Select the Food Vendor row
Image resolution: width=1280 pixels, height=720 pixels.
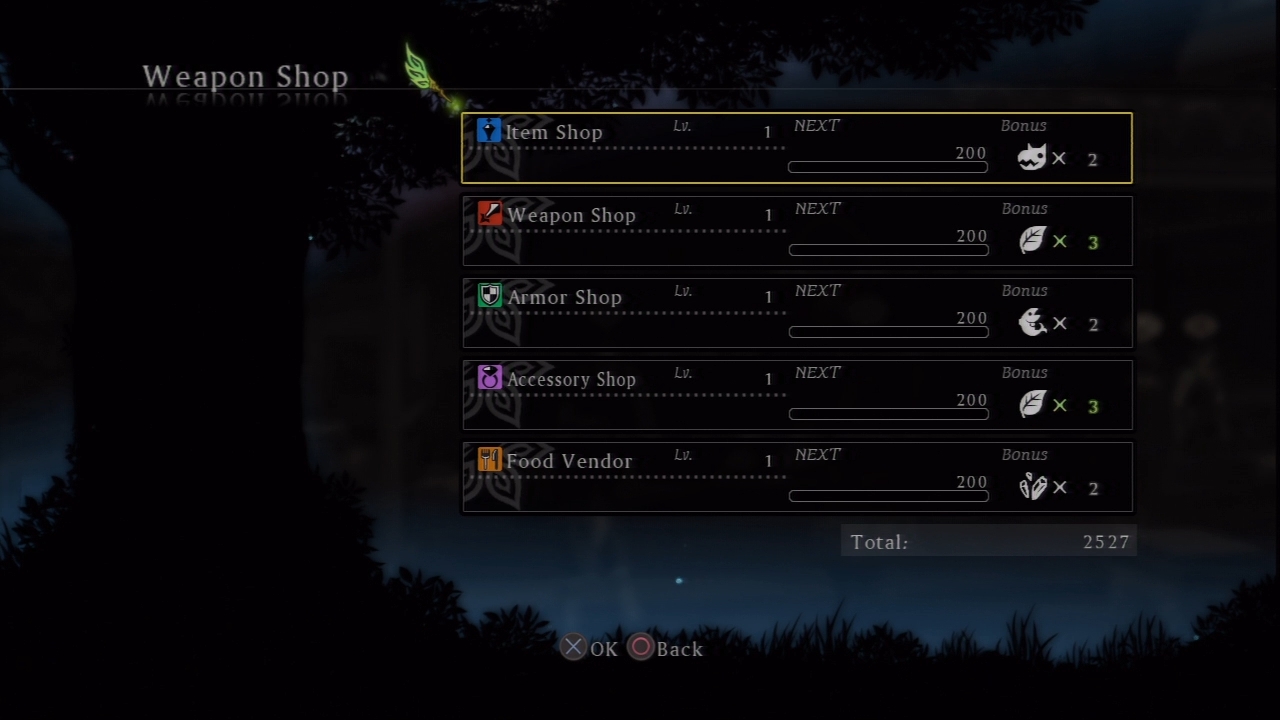click(796, 477)
